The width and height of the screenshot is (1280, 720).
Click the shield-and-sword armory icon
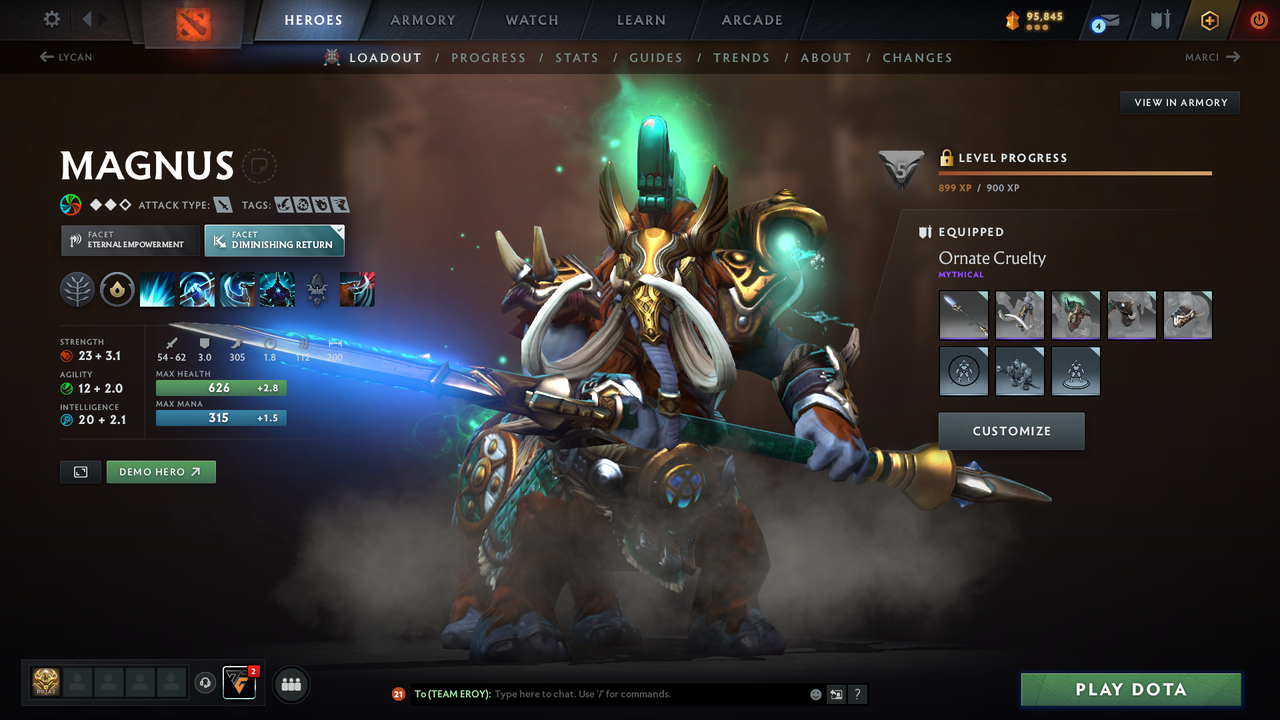[1161, 20]
